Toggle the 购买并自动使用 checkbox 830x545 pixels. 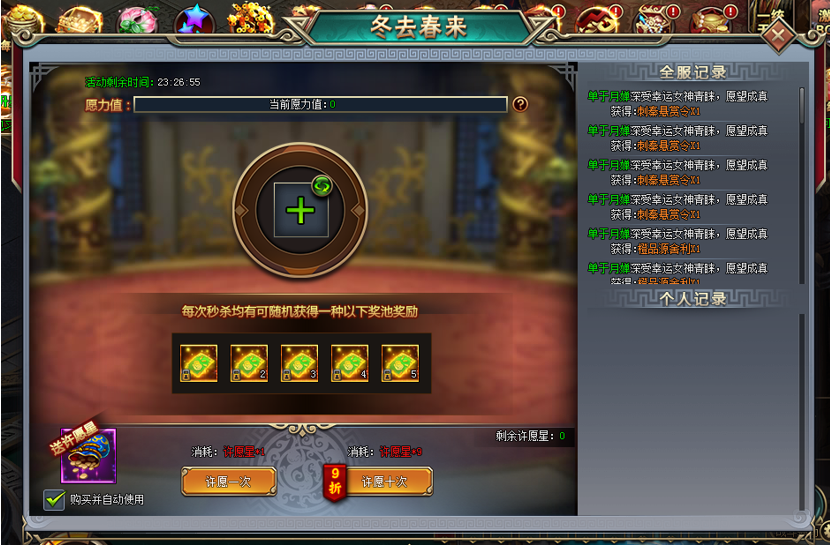54,499
